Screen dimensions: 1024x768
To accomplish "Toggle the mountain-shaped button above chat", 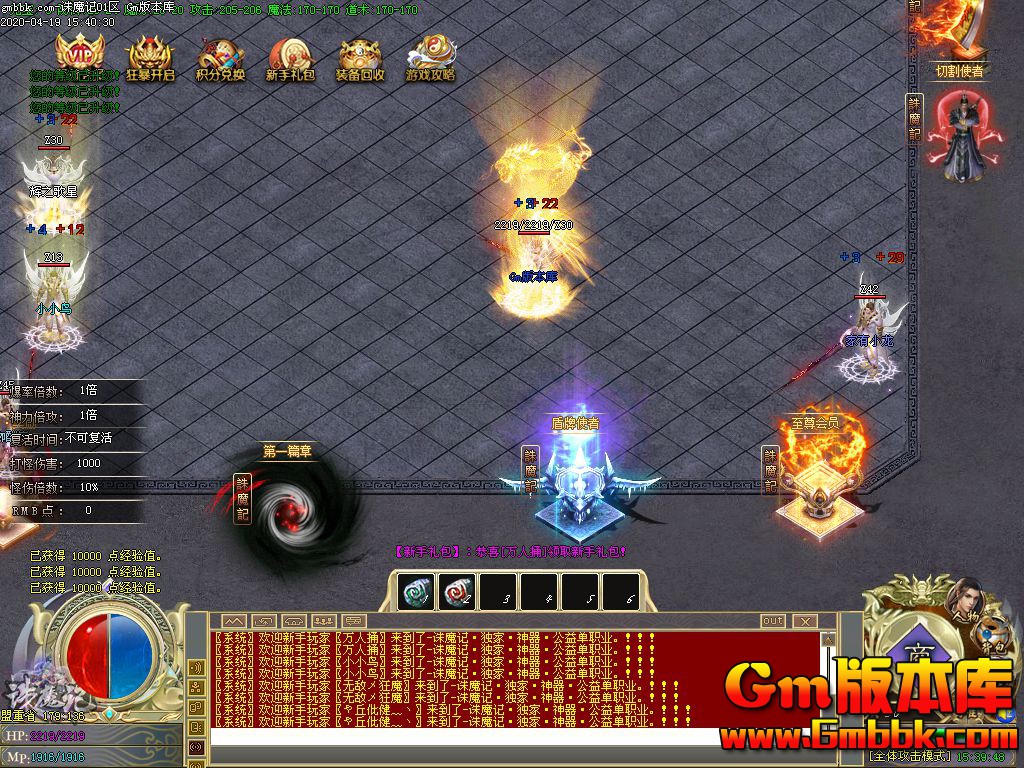I will pyautogui.click(x=232, y=621).
